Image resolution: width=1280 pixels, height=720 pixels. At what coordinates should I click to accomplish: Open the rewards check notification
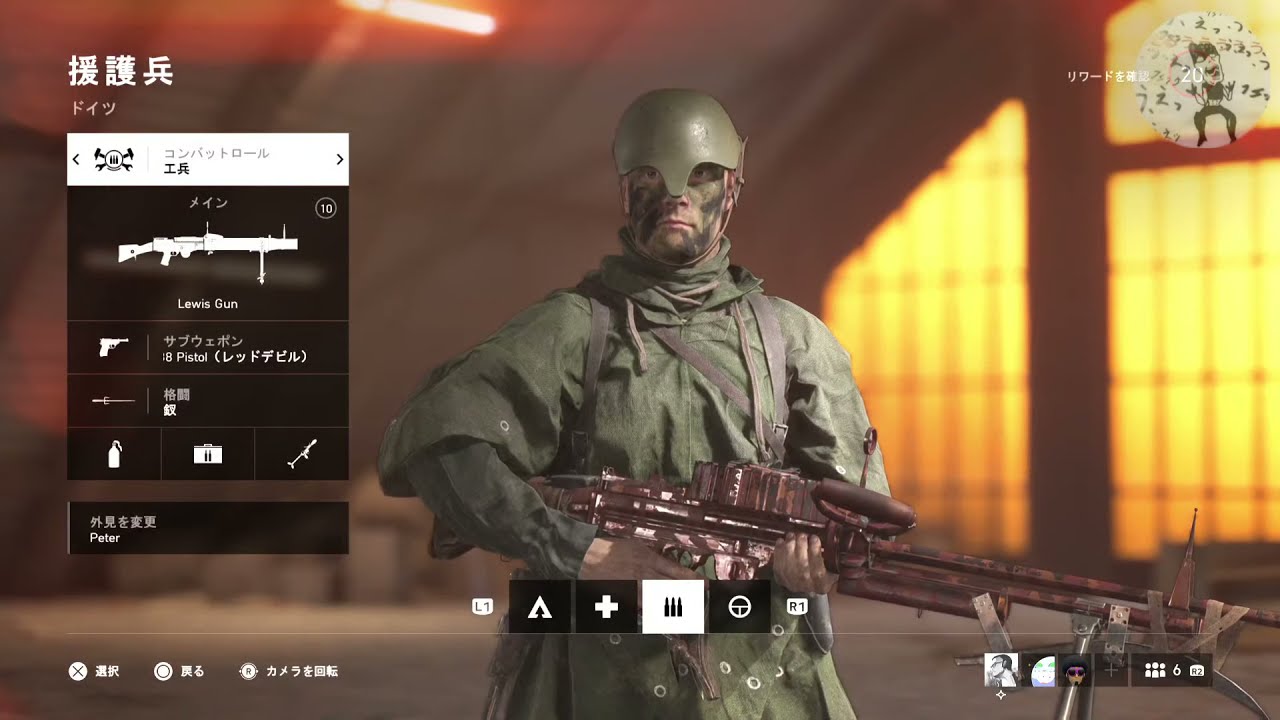click(x=1108, y=77)
